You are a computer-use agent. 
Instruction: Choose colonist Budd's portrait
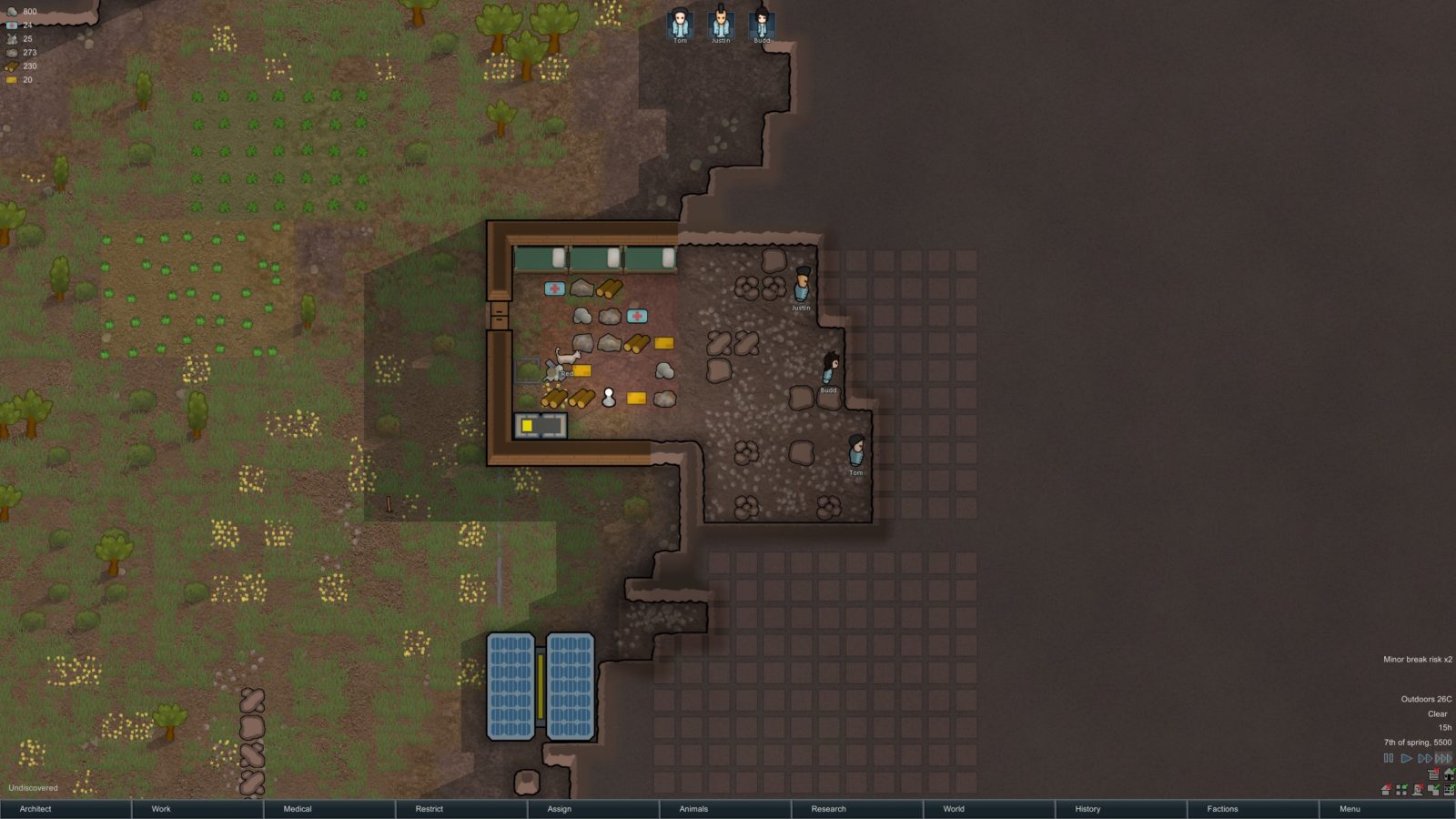point(762,24)
